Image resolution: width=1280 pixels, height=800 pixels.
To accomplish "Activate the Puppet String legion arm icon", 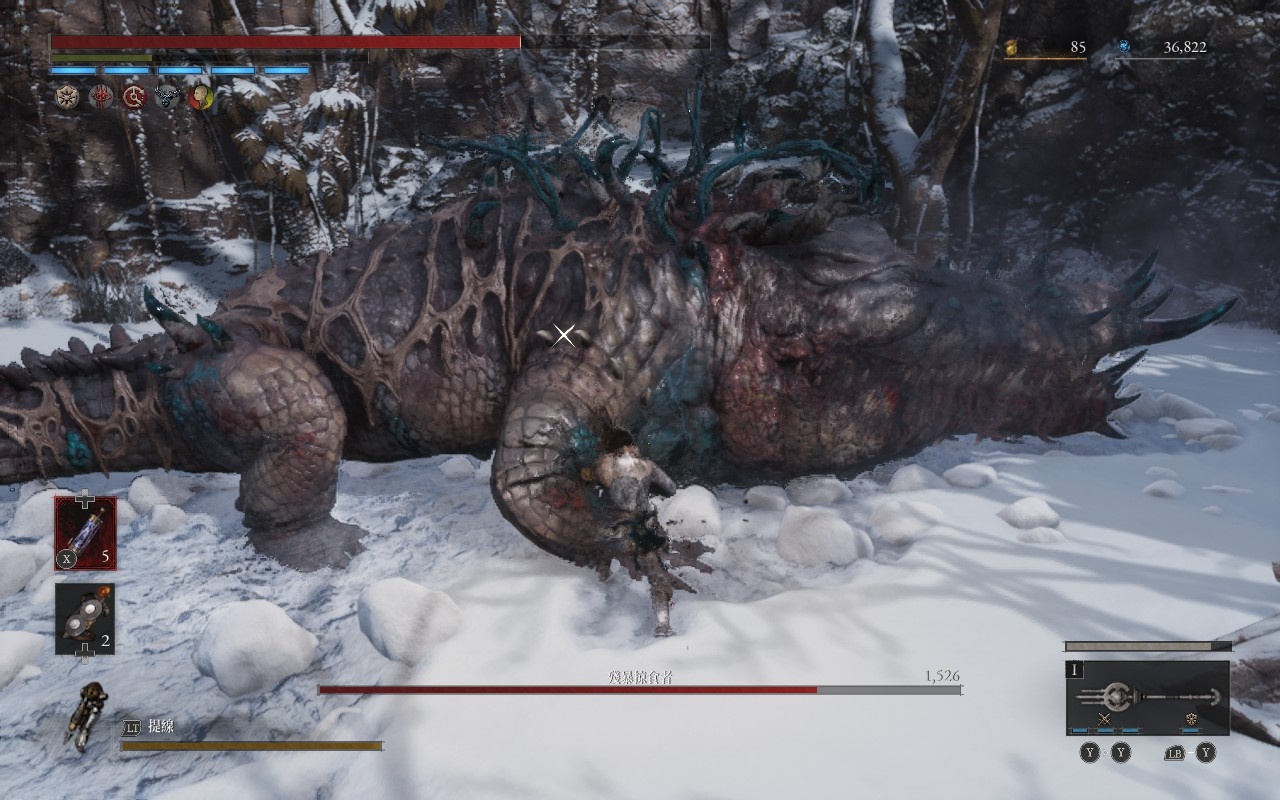I will (88, 715).
